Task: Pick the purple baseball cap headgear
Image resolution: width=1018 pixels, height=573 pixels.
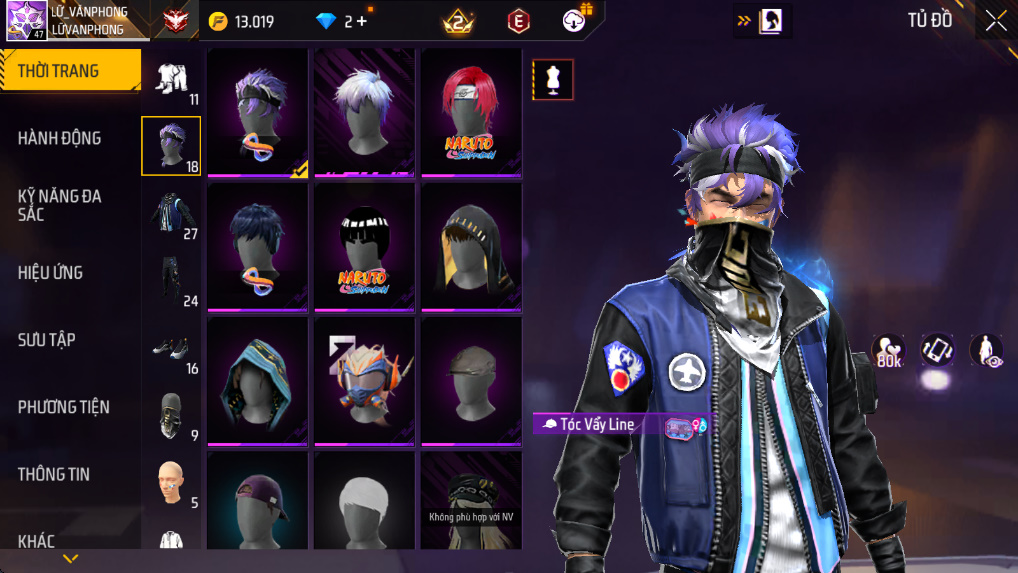Action: coord(257,500)
